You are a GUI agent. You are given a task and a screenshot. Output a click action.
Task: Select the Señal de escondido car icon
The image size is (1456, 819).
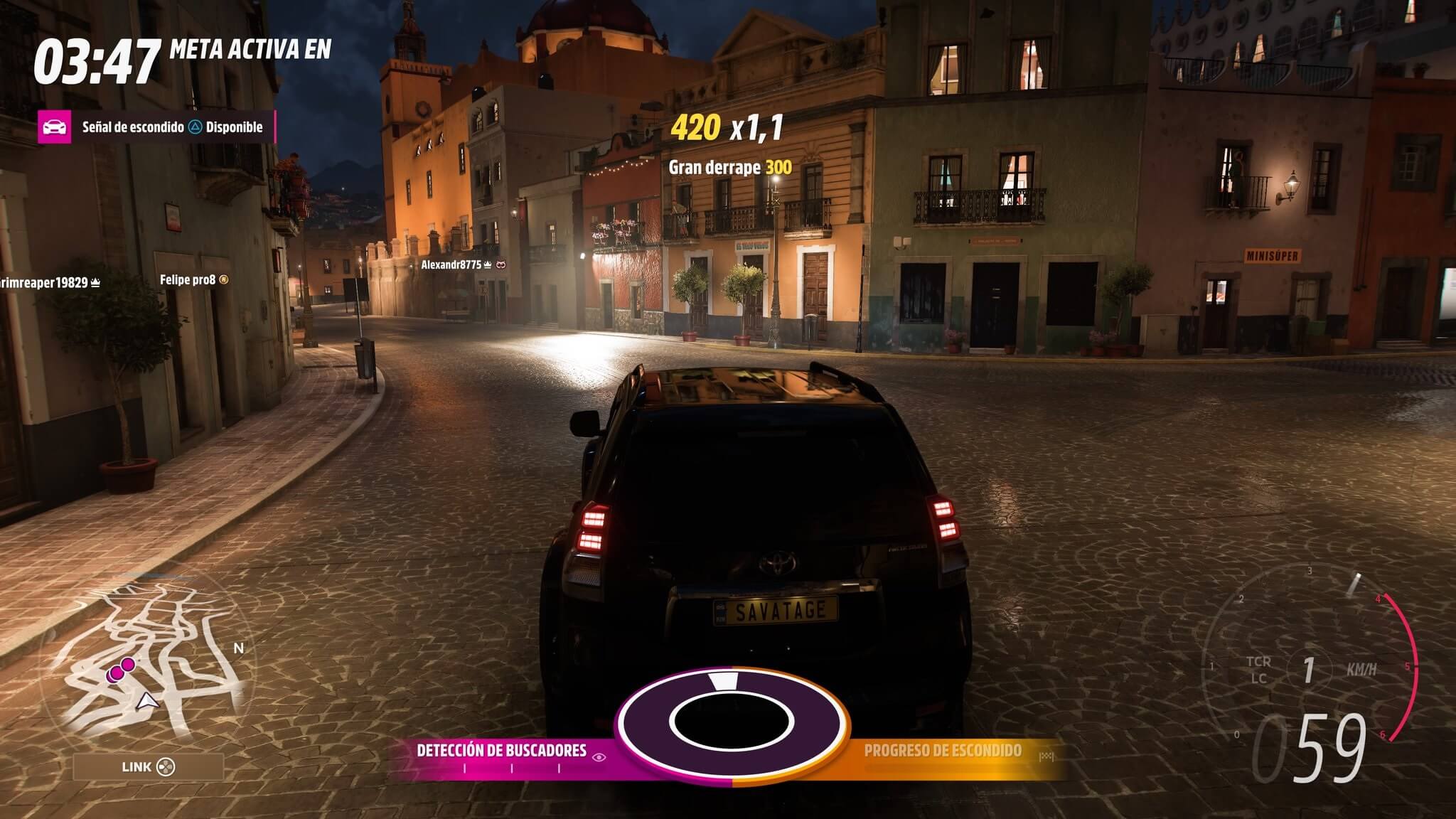(55, 127)
